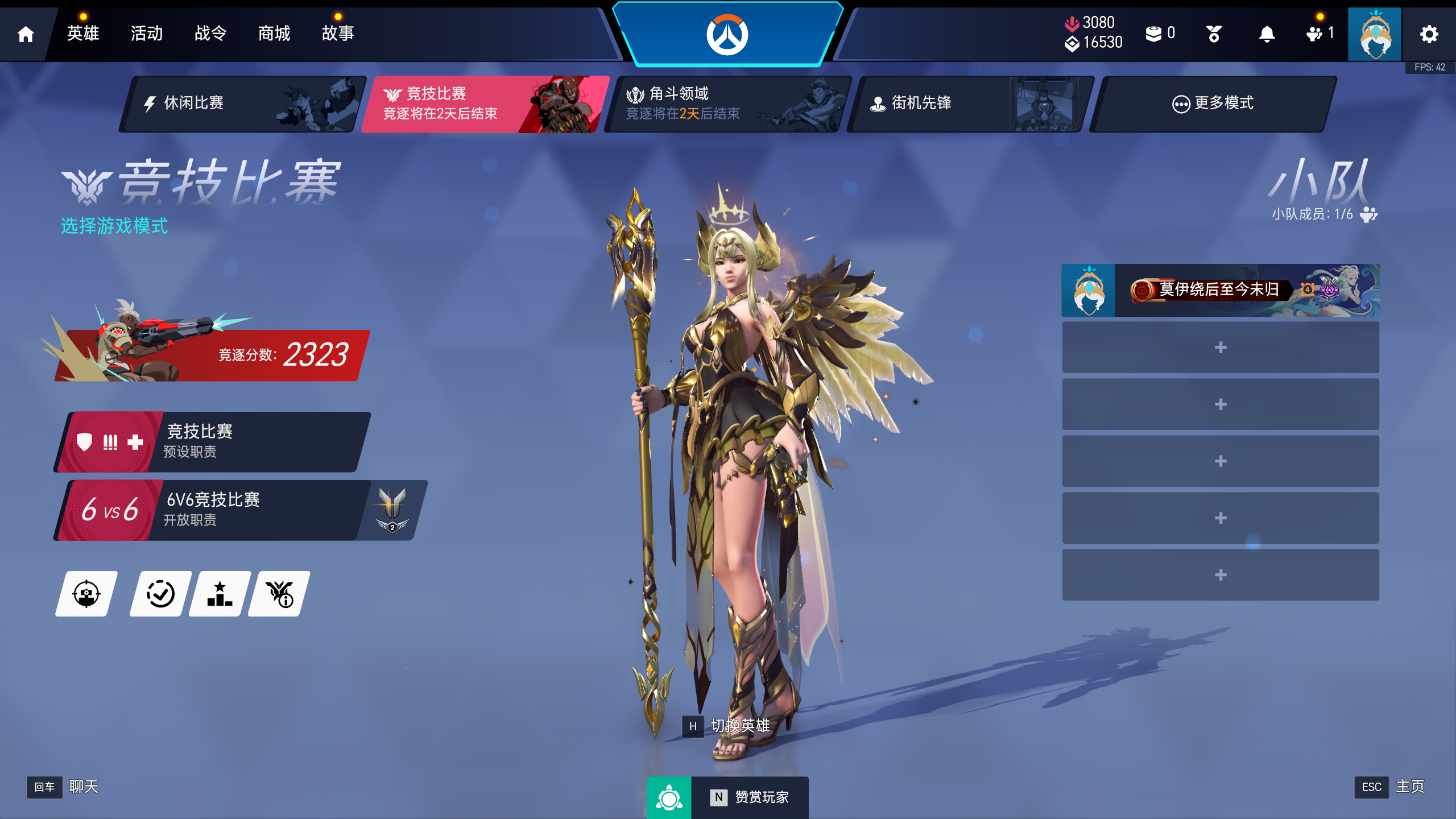Select party member 莫伊绕后至今未归 row
Viewport: 1456px width, 819px height.
[1221, 291]
